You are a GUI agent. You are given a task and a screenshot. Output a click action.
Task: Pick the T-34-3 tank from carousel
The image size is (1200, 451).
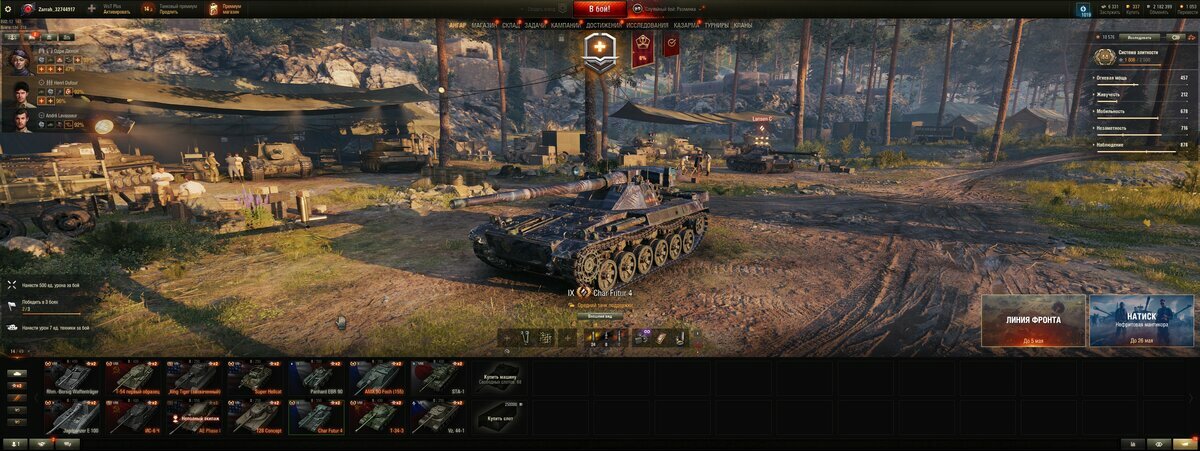(x=376, y=417)
